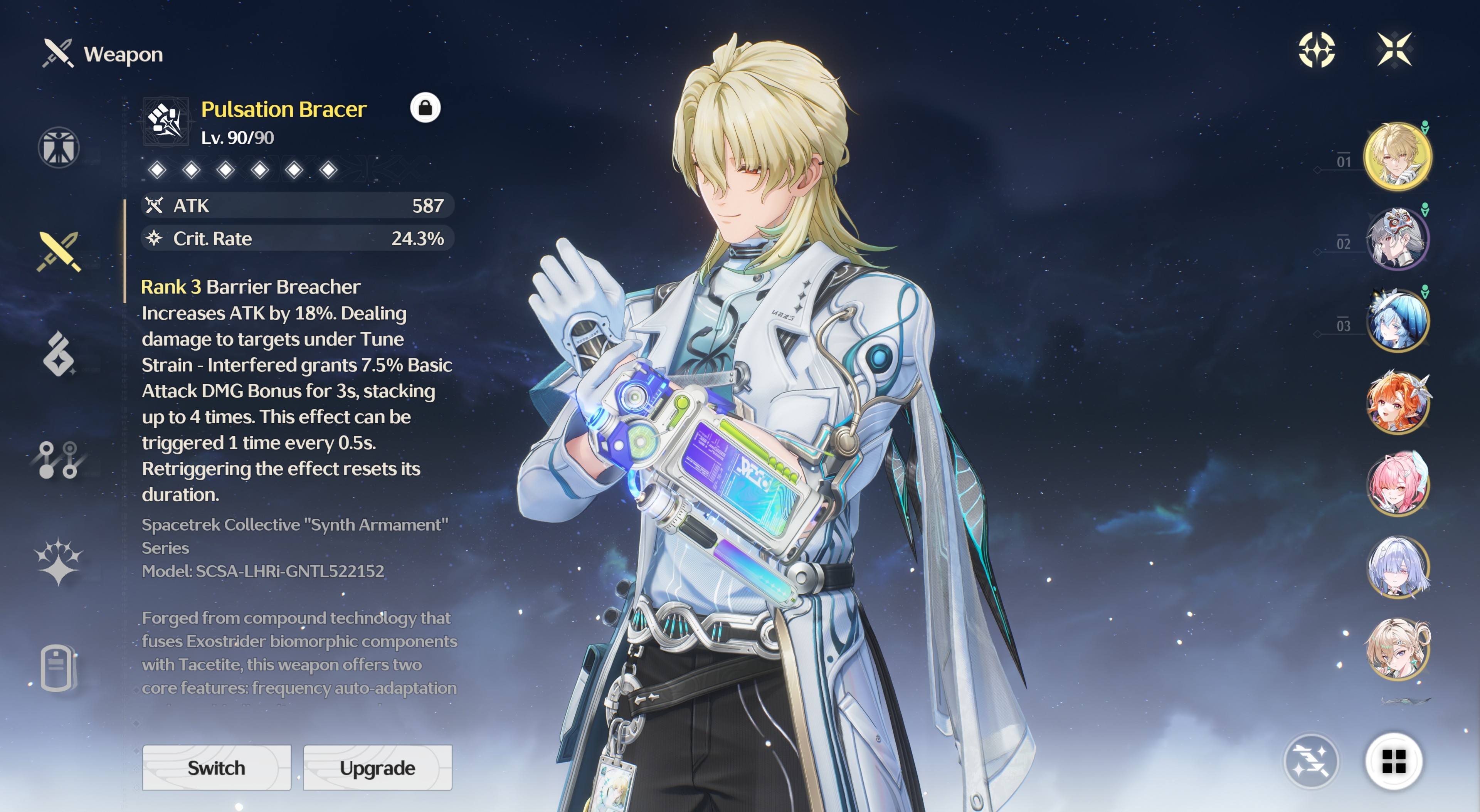Image resolution: width=1480 pixels, height=812 pixels.
Task: Switch the equipped weapon
Action: (x=217, y=768)
